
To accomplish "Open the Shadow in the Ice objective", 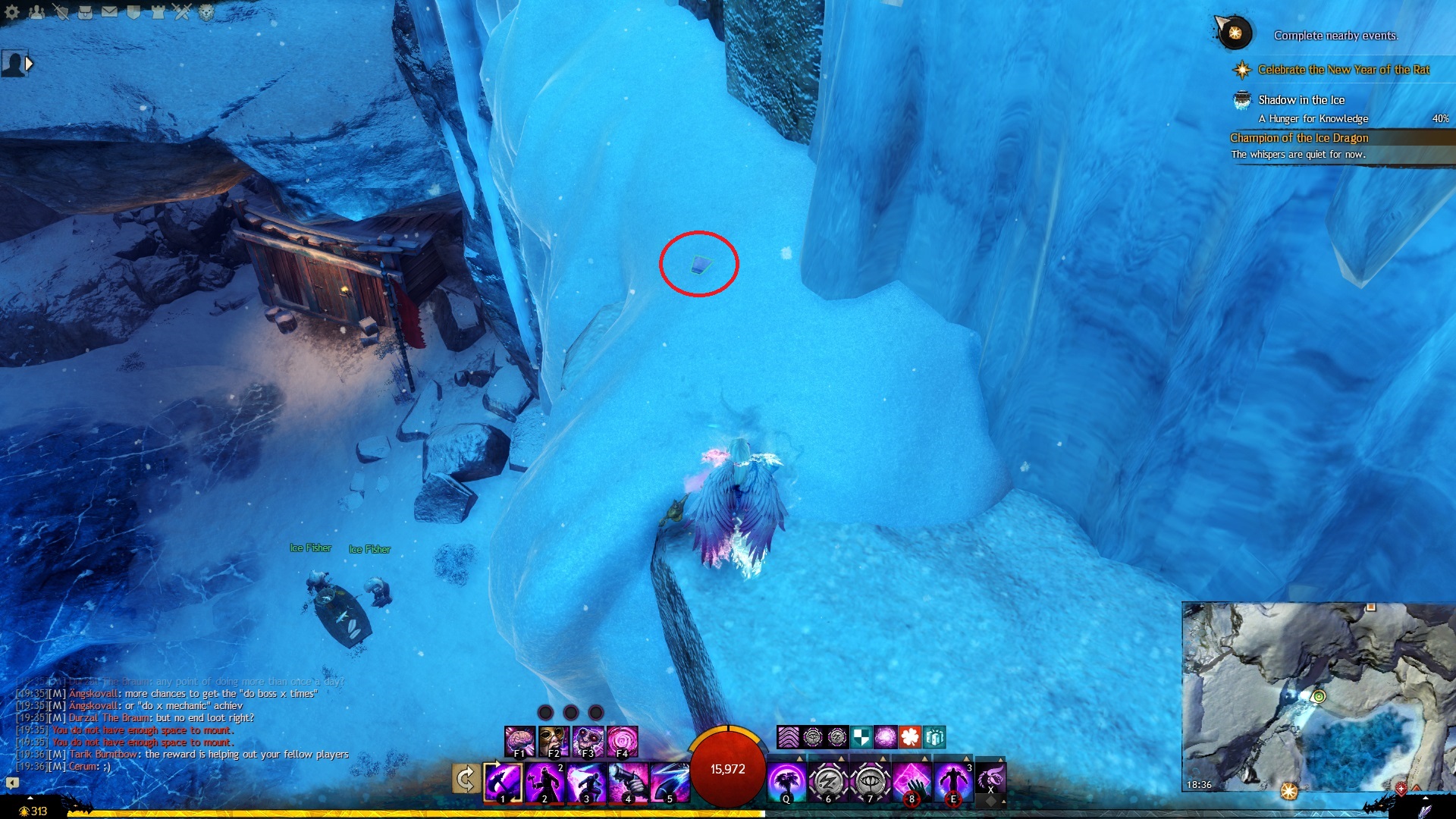I will click(x=1301, y=100).
